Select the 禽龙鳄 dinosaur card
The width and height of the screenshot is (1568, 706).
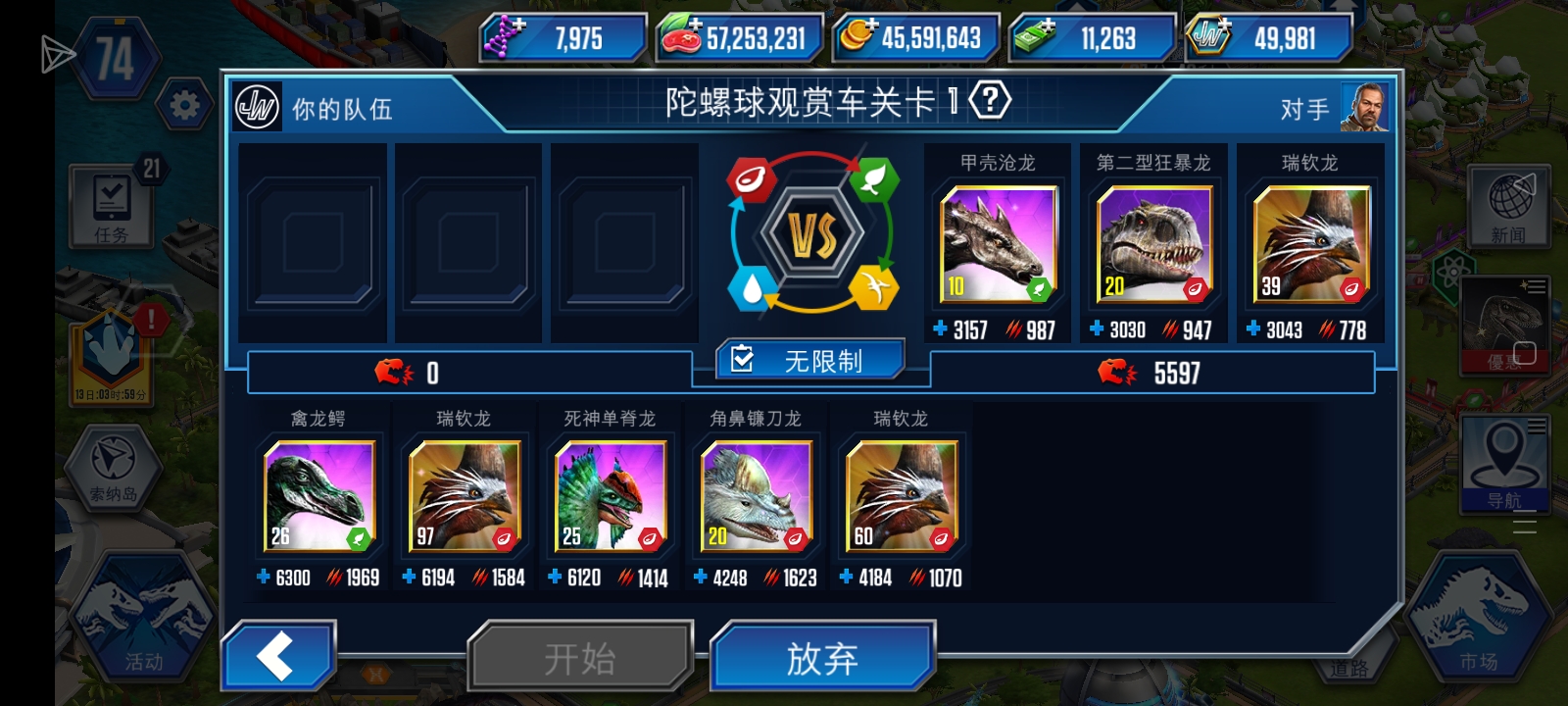pos(318,495)
